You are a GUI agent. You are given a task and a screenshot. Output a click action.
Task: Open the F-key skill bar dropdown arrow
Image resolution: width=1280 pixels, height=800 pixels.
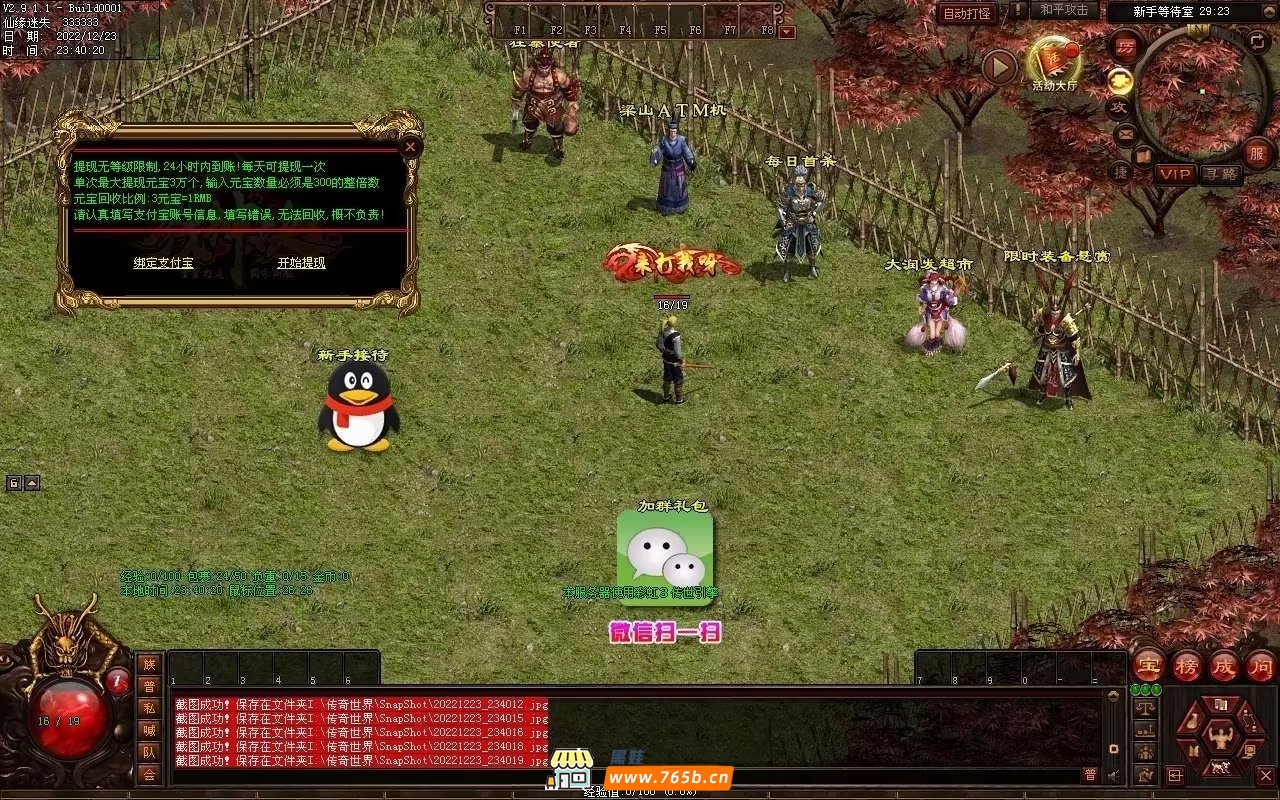[x=787, y=32]
